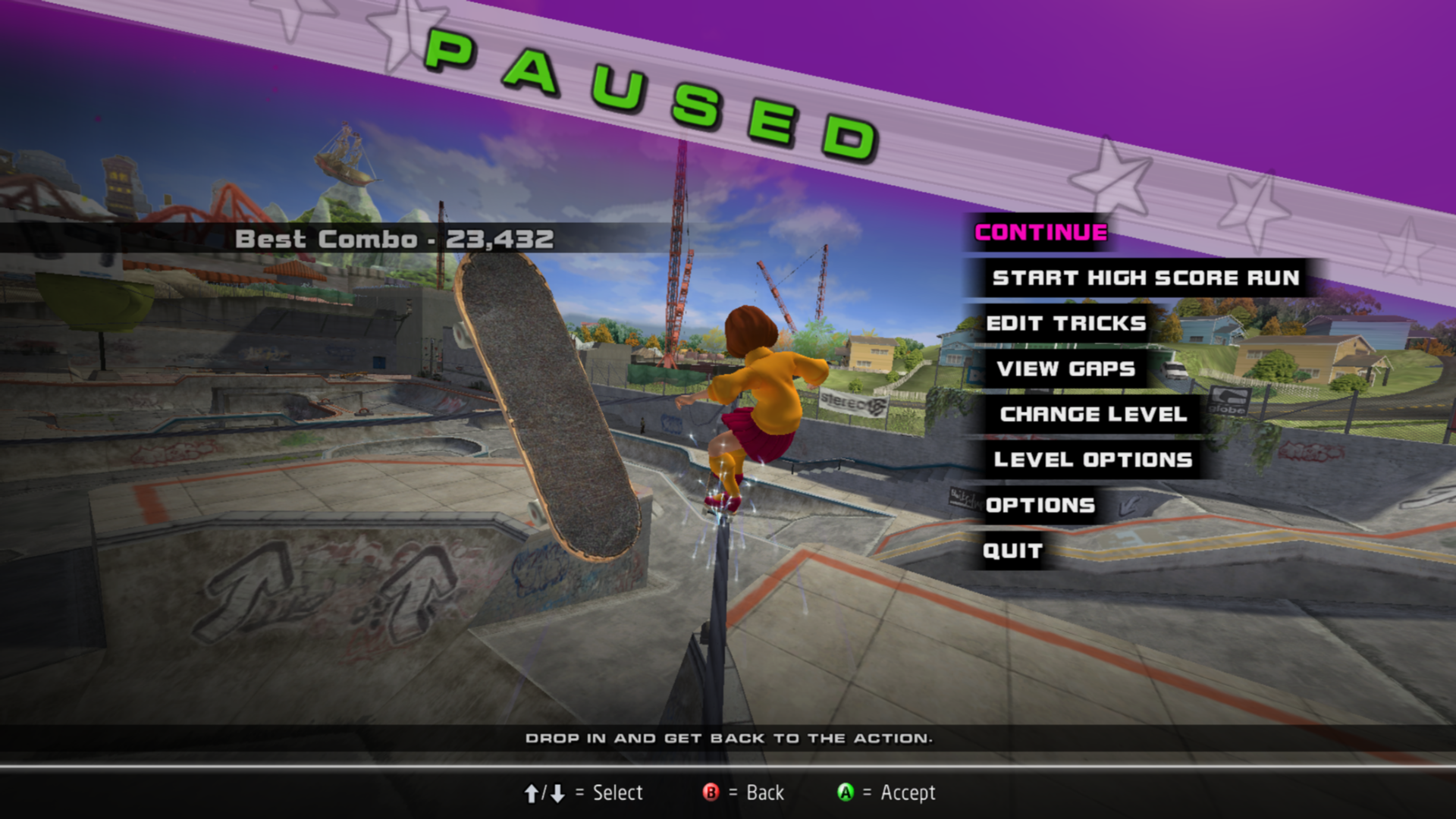Select Continue to resume skating

click(x=1040, y=233)
